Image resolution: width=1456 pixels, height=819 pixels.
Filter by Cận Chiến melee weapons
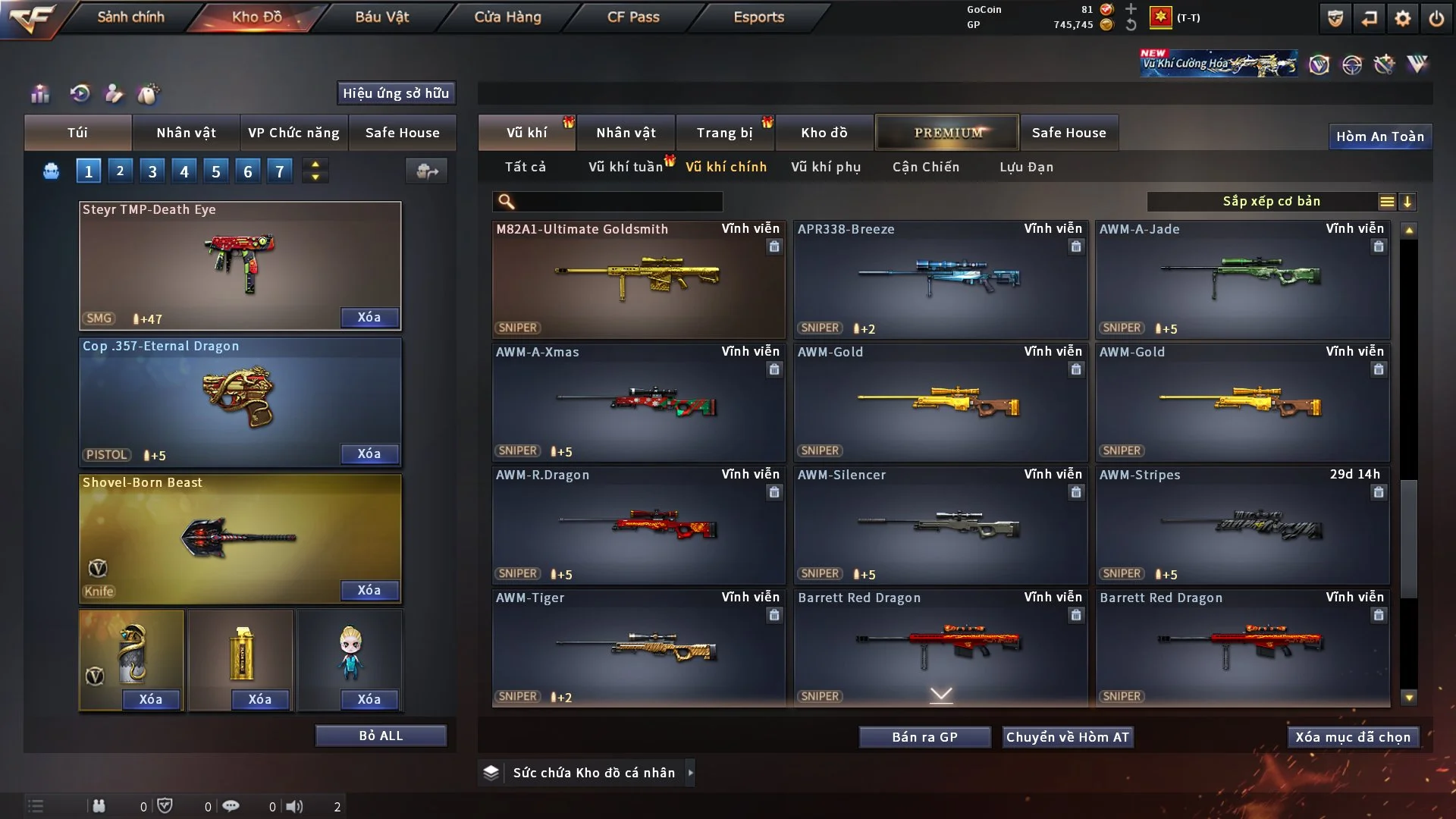[x=925, y=167]
